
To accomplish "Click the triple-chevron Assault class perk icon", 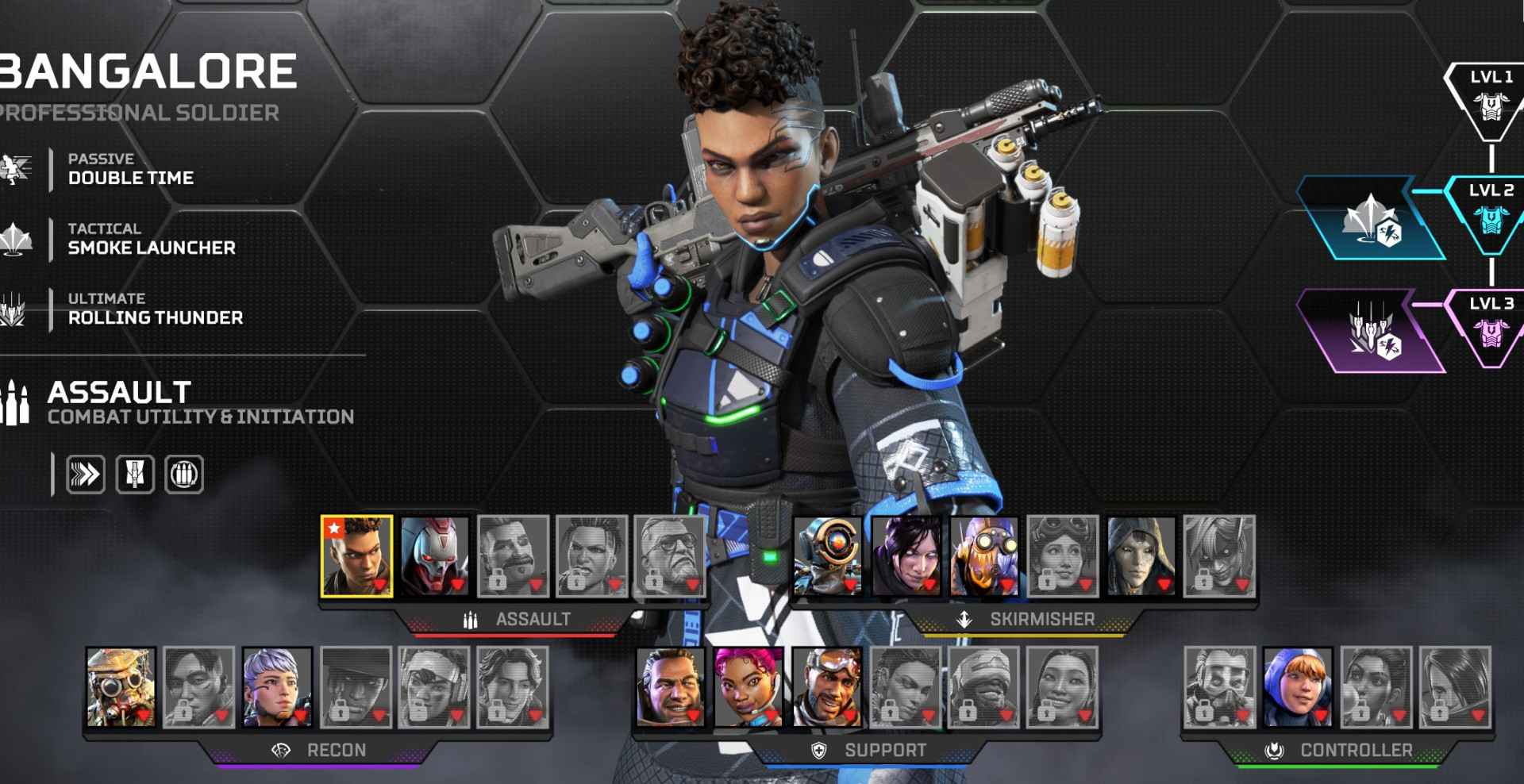I will [x=85, y=475].
